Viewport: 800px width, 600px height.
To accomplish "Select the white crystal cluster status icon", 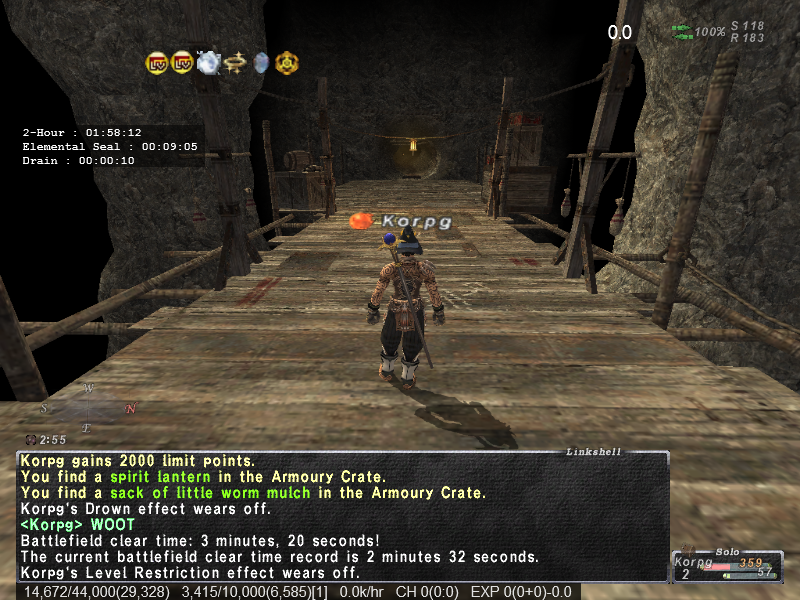I will 209,63.
